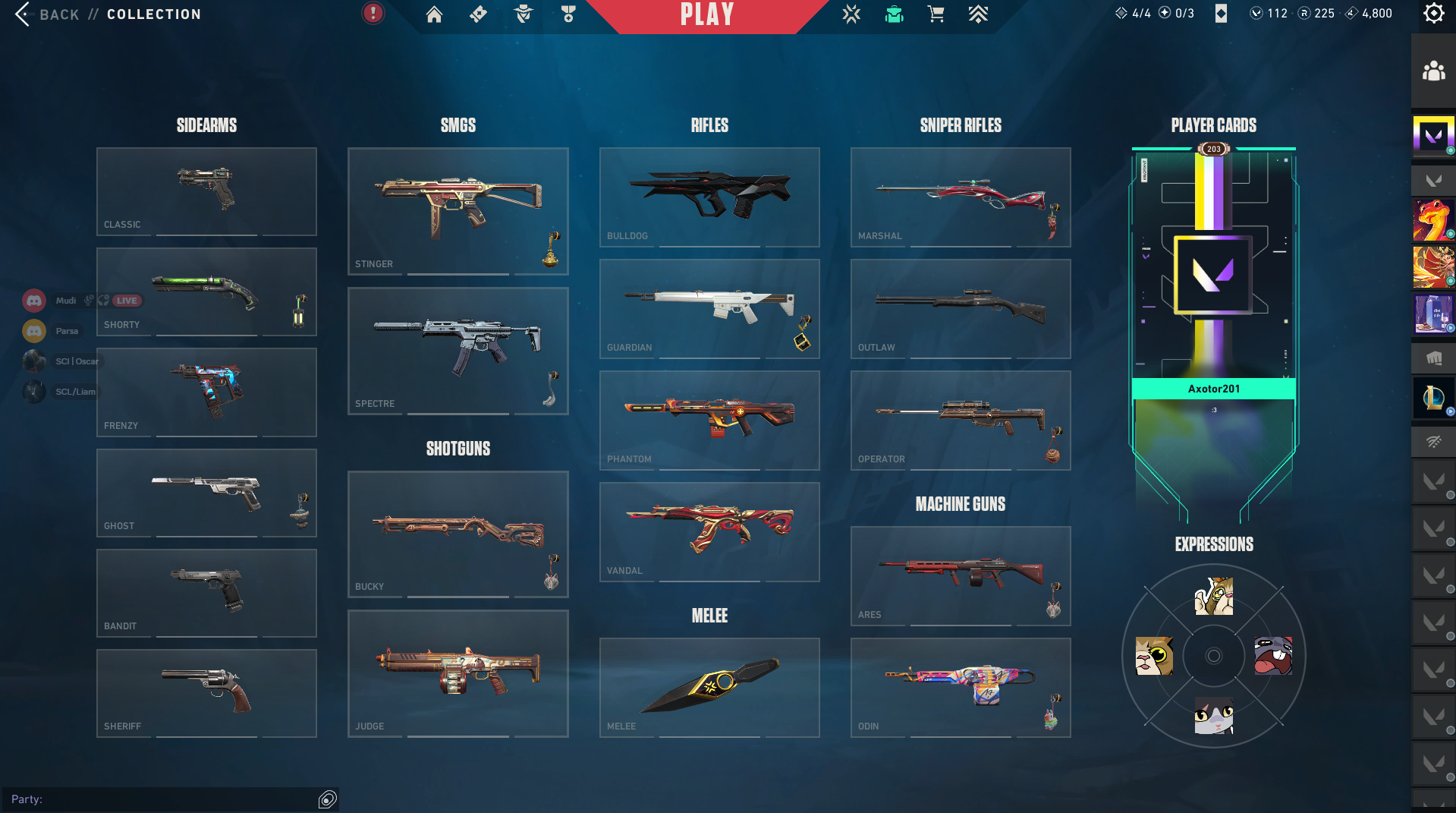Screen dimensions: 1456x813
Task: Choose the Judge shotgun slot
Action: click(x=458, y=673)
